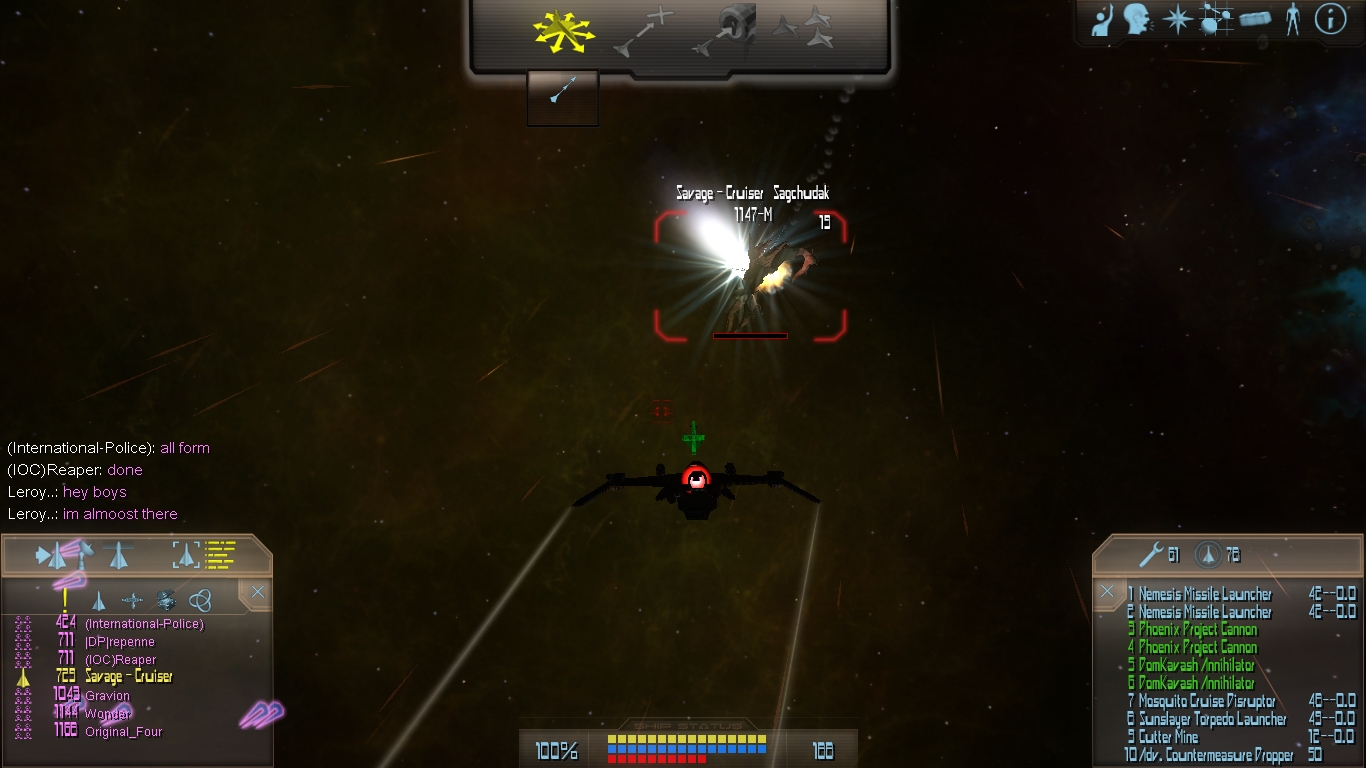
Task: Close the weapons list panel
Action: pyautogui.click(x=1107, y=592)
